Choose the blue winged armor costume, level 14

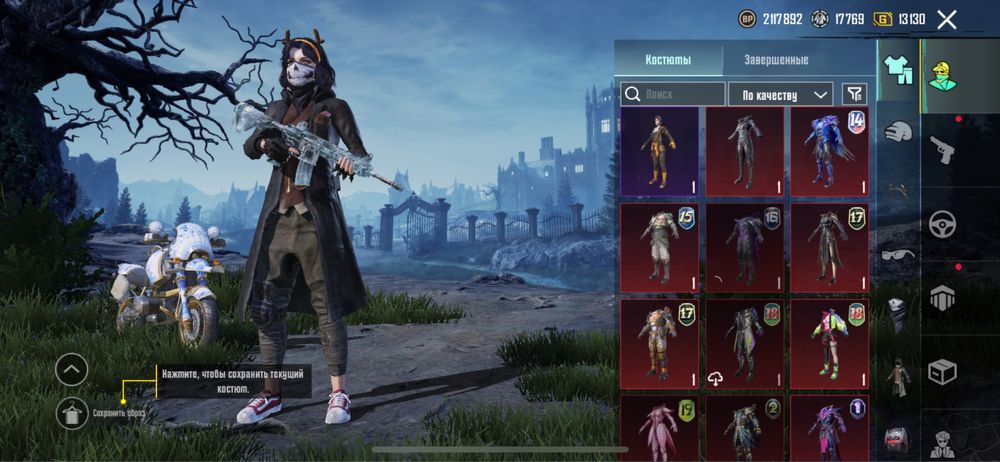pos(828,152)
